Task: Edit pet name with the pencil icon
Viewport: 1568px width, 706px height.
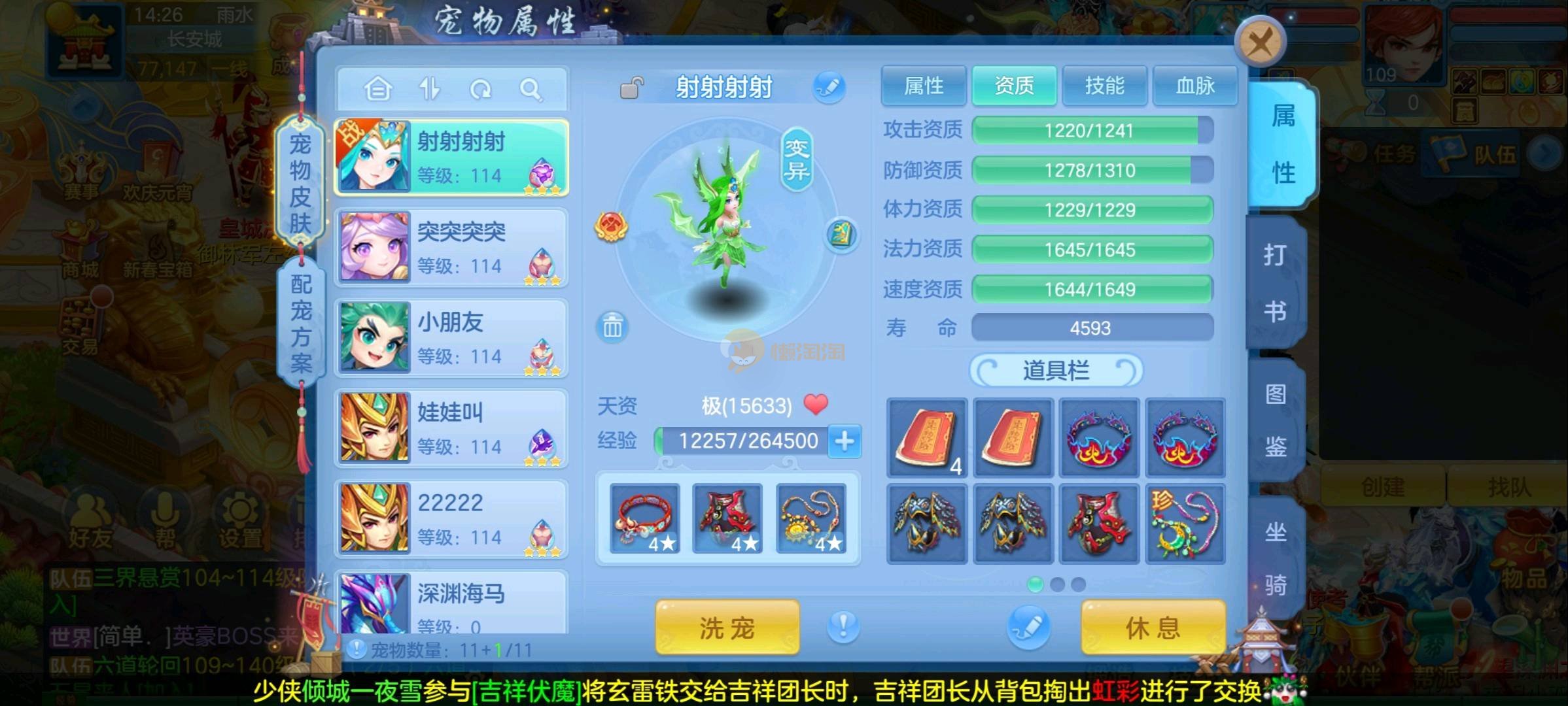Action: 829,87
